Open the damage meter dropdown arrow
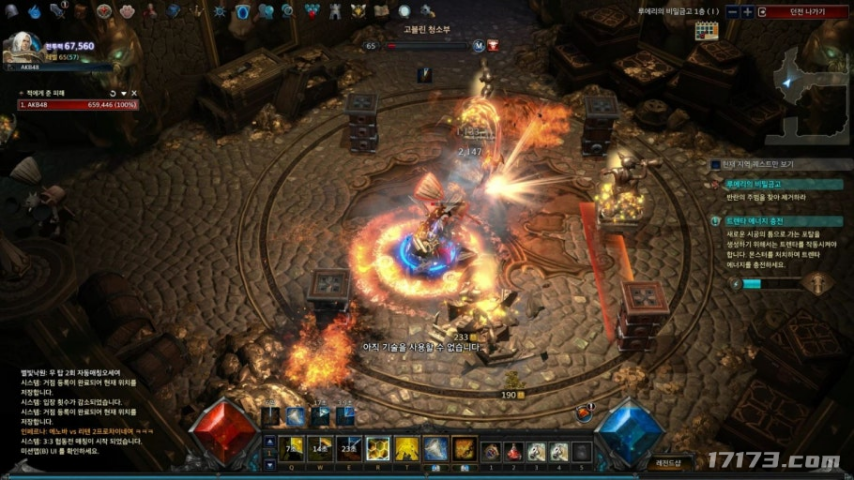The width and height of the screenshot is (854, 480). [x=123, y=92]
